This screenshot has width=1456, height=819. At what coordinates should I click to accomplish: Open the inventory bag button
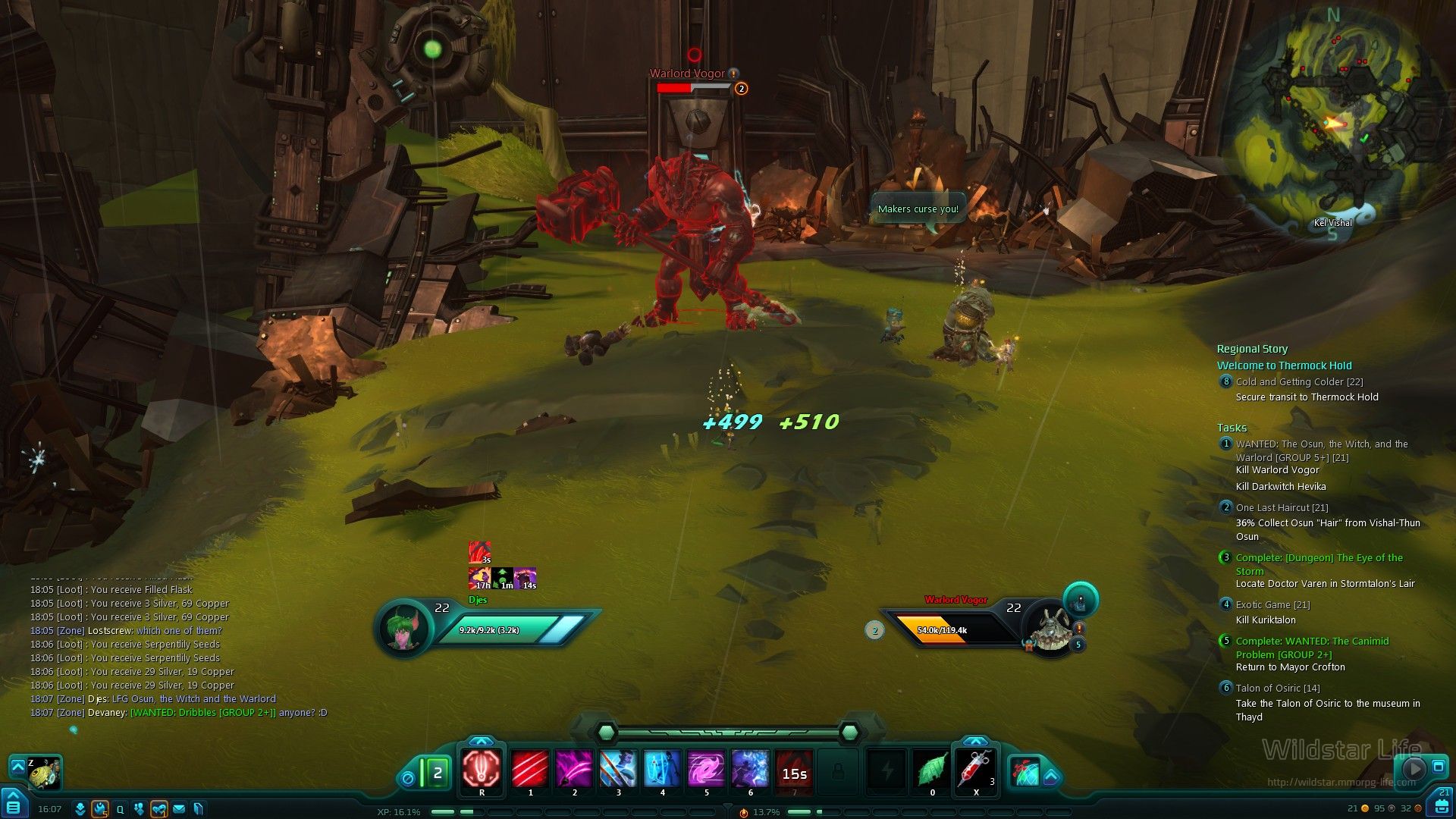(1440, 804)
